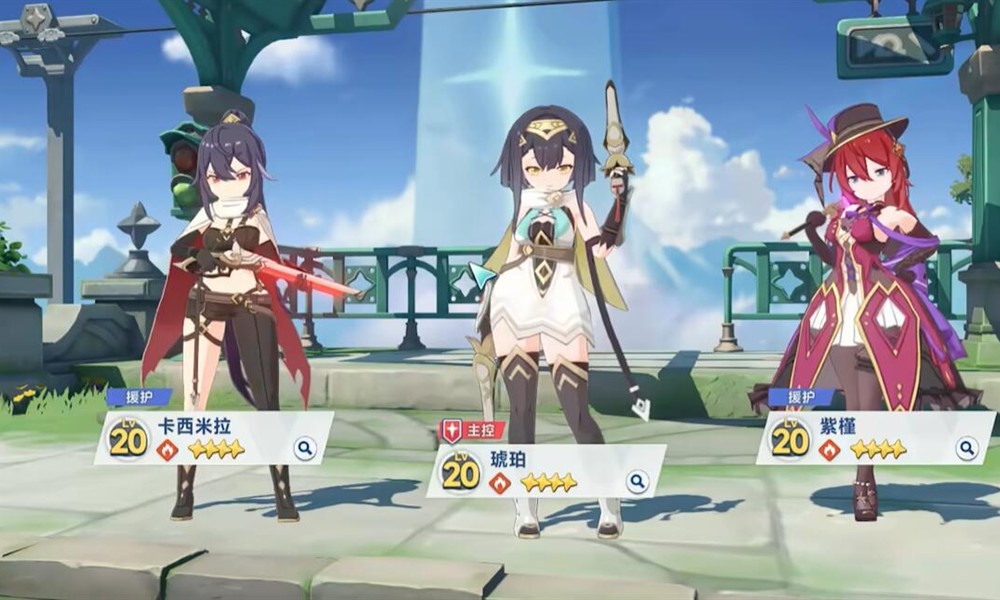Inspect 卡西米拉 with the magnifier icon
Viewport: 1000px width, 600px height.
click(x=305, y=448)
